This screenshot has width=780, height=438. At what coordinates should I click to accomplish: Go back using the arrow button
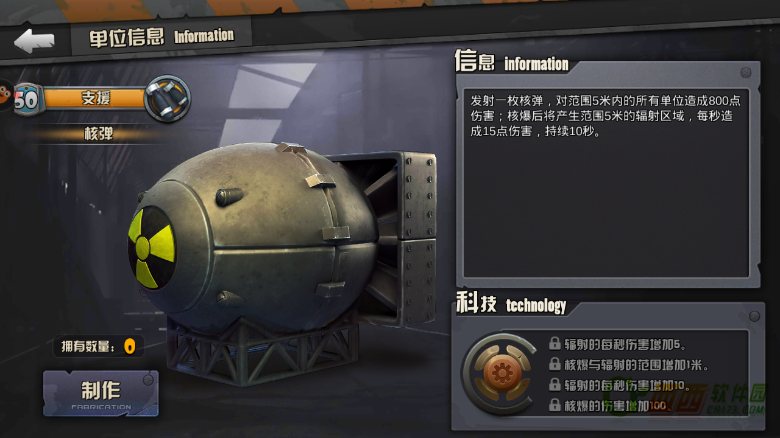34,41
